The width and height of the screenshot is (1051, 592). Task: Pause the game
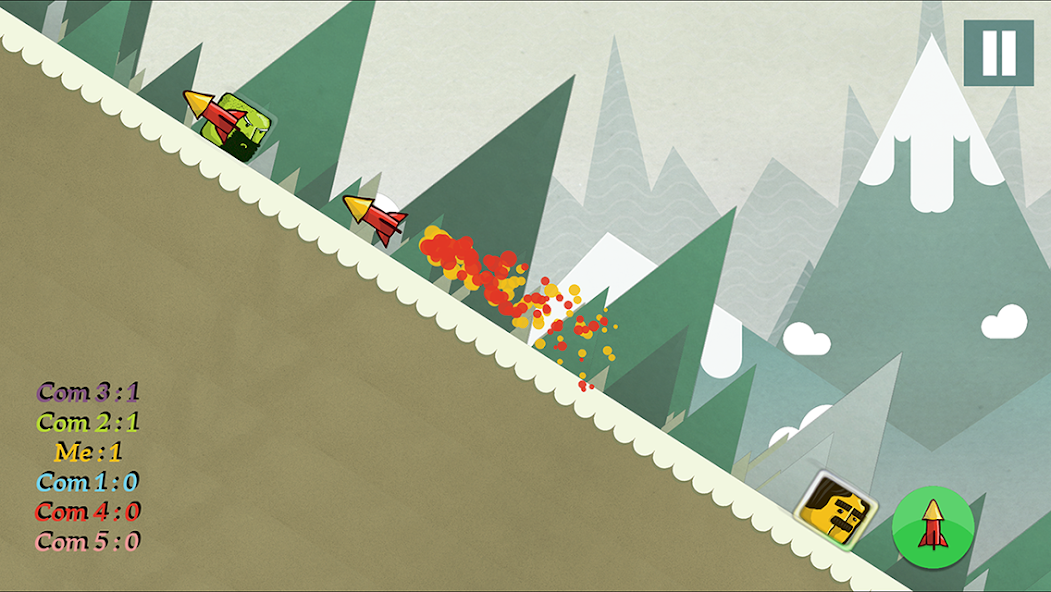tap(998, 53)
